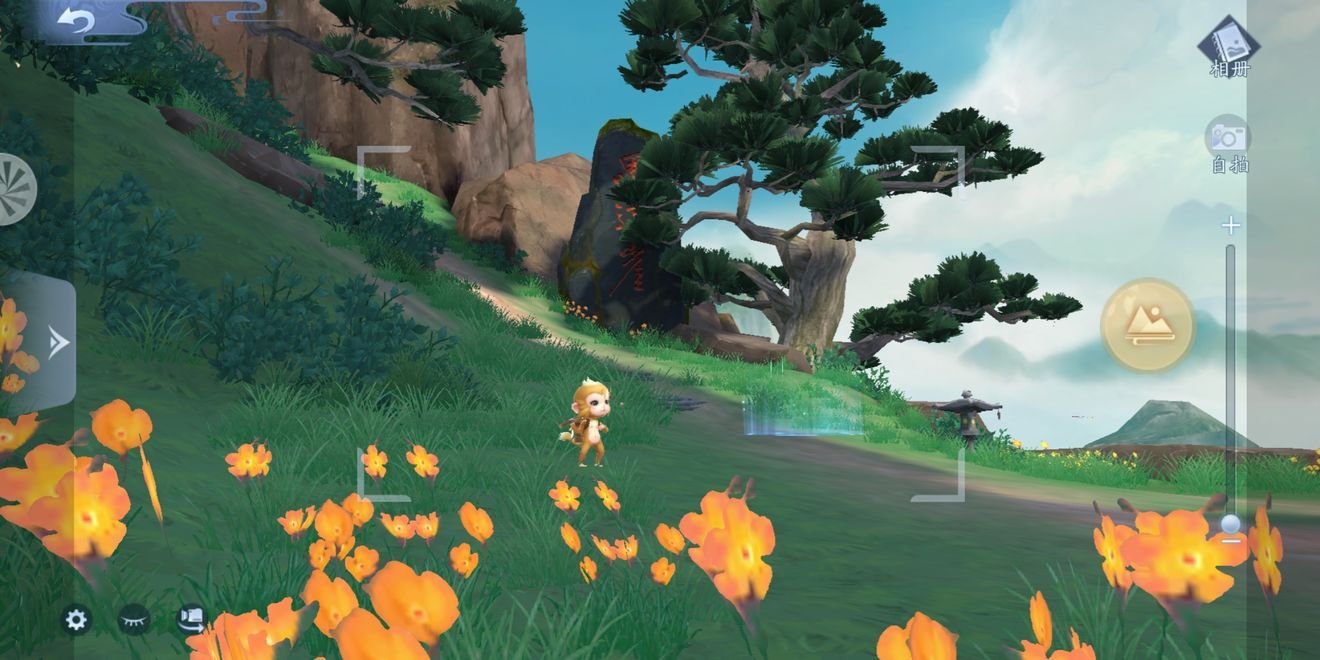Click the zoom slider's round handle
The height and width of the screenshot is (660, 1320).
pyautogui.click(x=1231, y=525)
